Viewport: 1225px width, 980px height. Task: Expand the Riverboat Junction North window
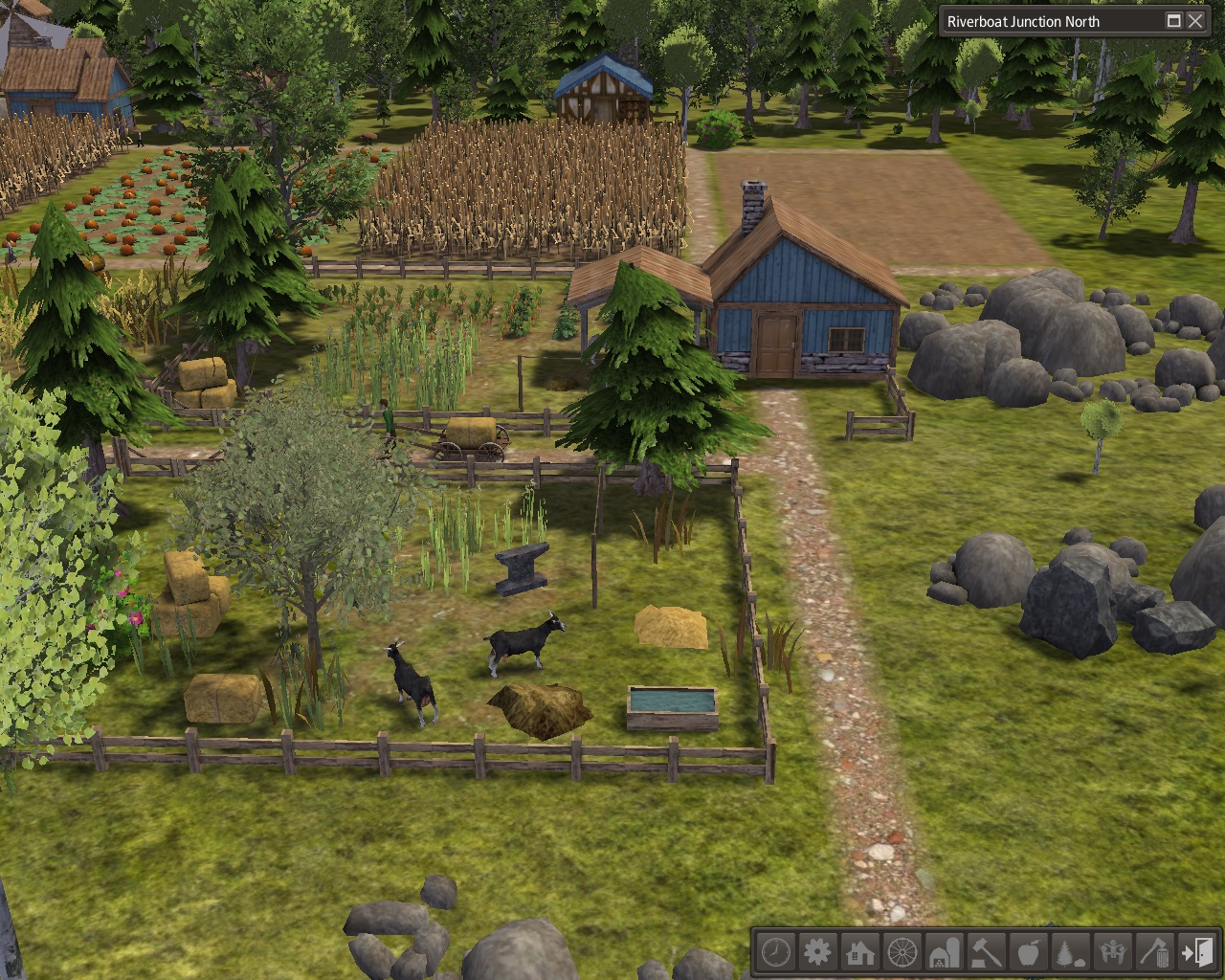[1174, 21]
